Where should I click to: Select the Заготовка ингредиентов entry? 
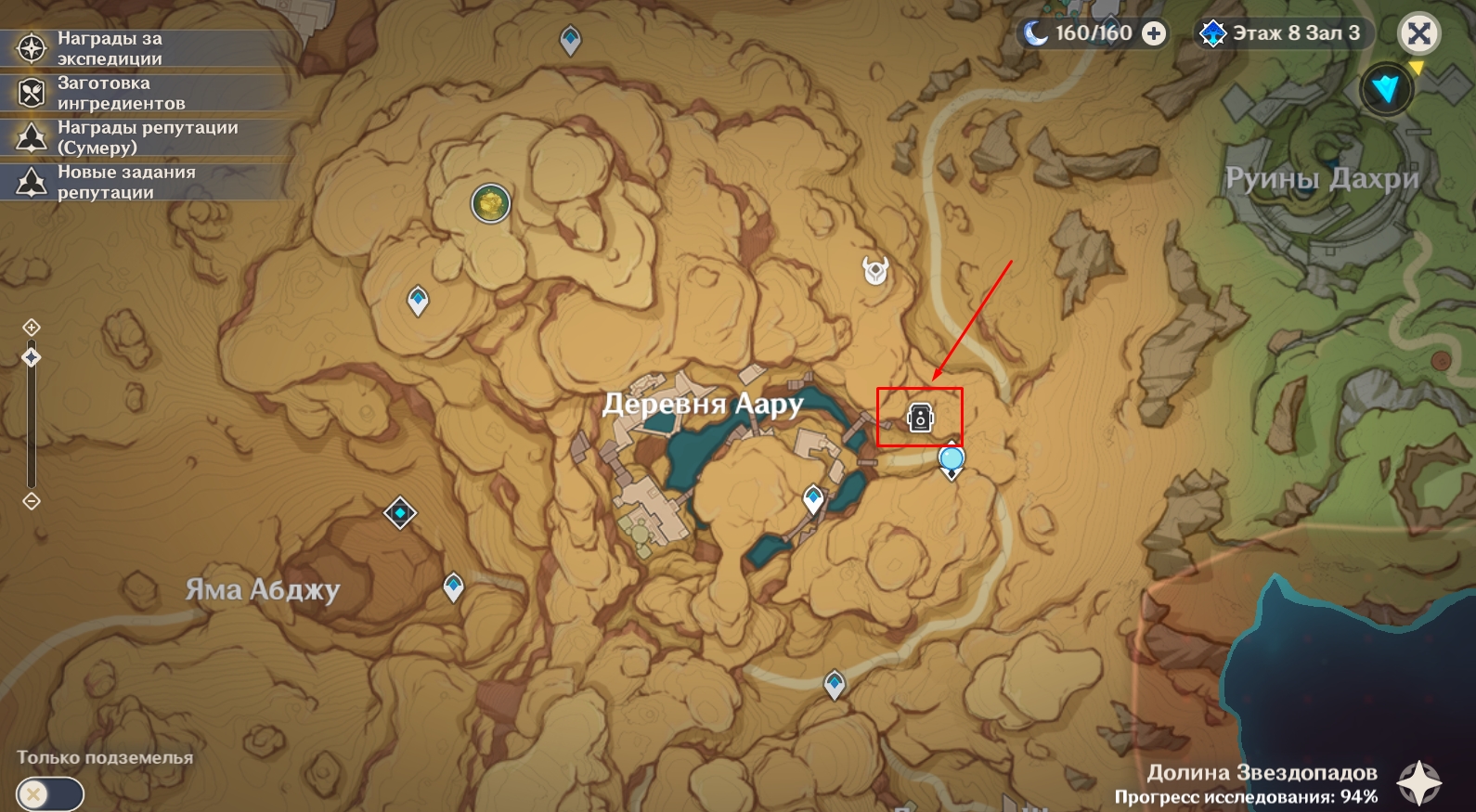tap(121, 93)
